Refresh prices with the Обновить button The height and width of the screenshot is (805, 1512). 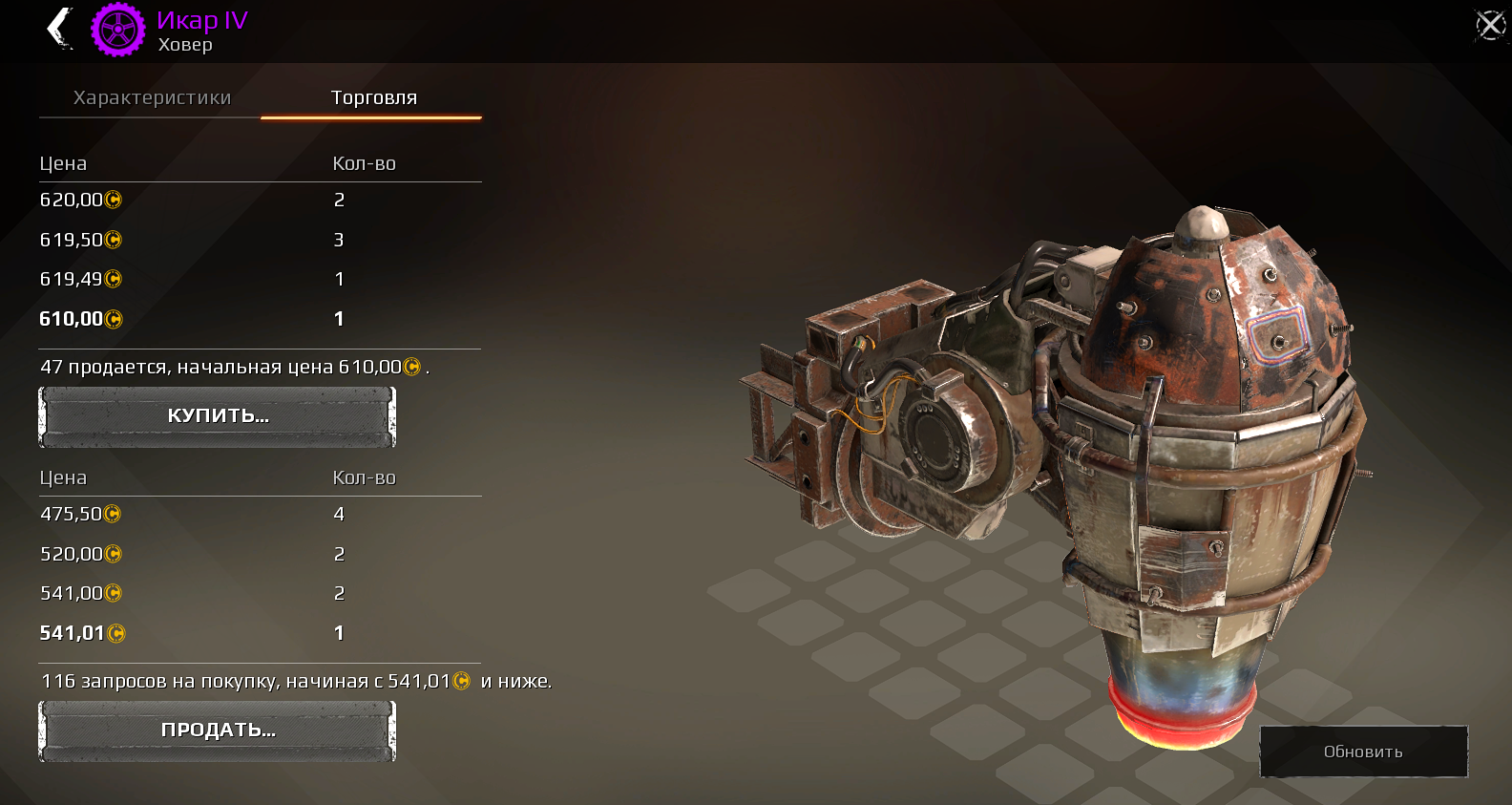[x=1363, y=752]
